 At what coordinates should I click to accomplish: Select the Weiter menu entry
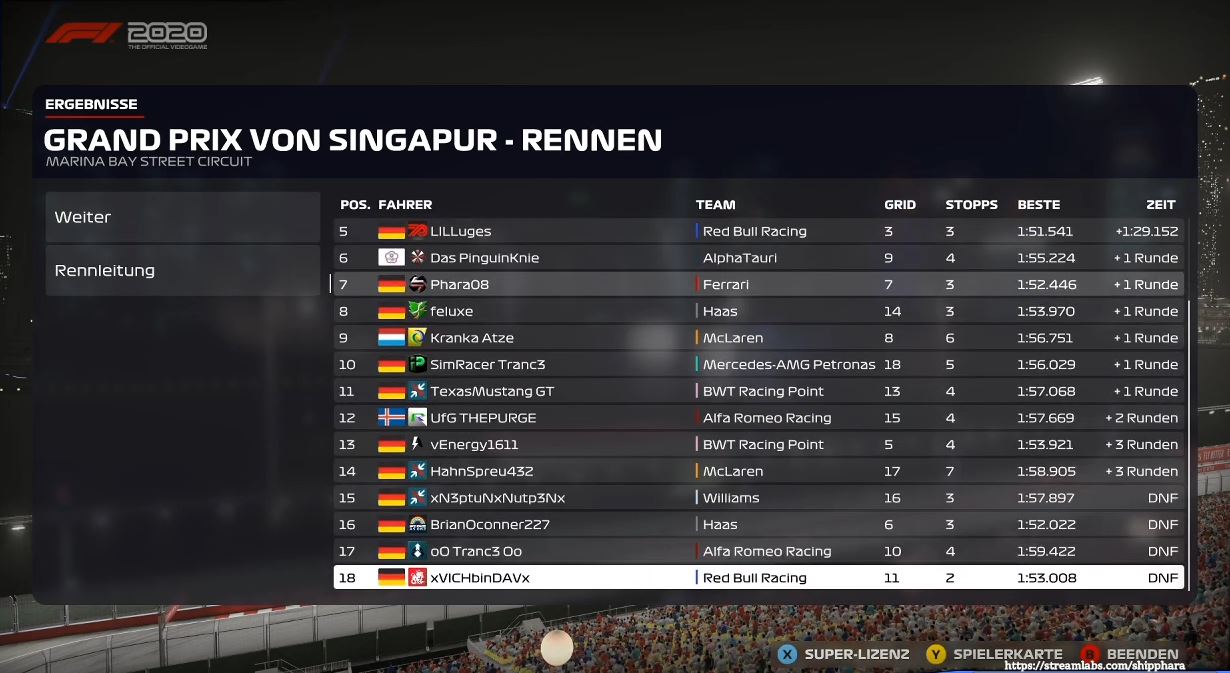click(182, 217)
